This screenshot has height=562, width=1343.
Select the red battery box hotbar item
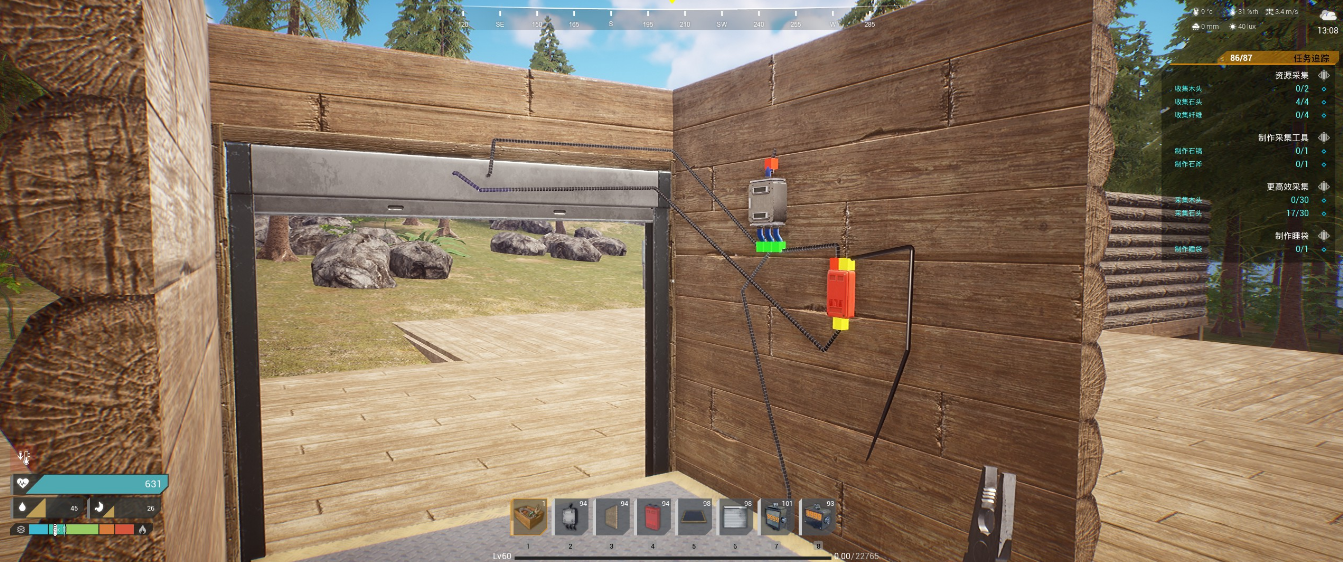coord(653,518)
